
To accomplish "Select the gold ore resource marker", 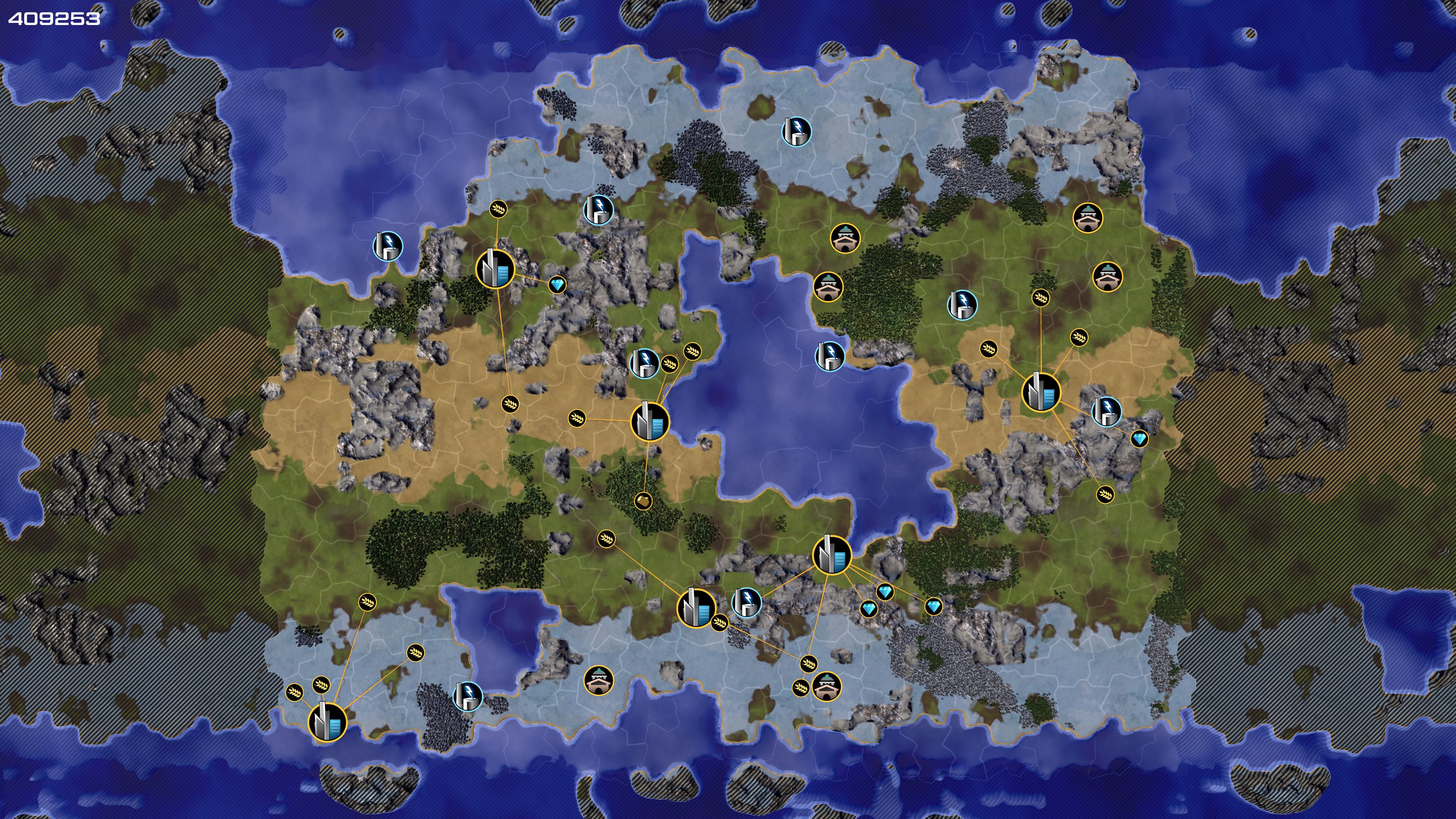I will [x=643, y=500].
